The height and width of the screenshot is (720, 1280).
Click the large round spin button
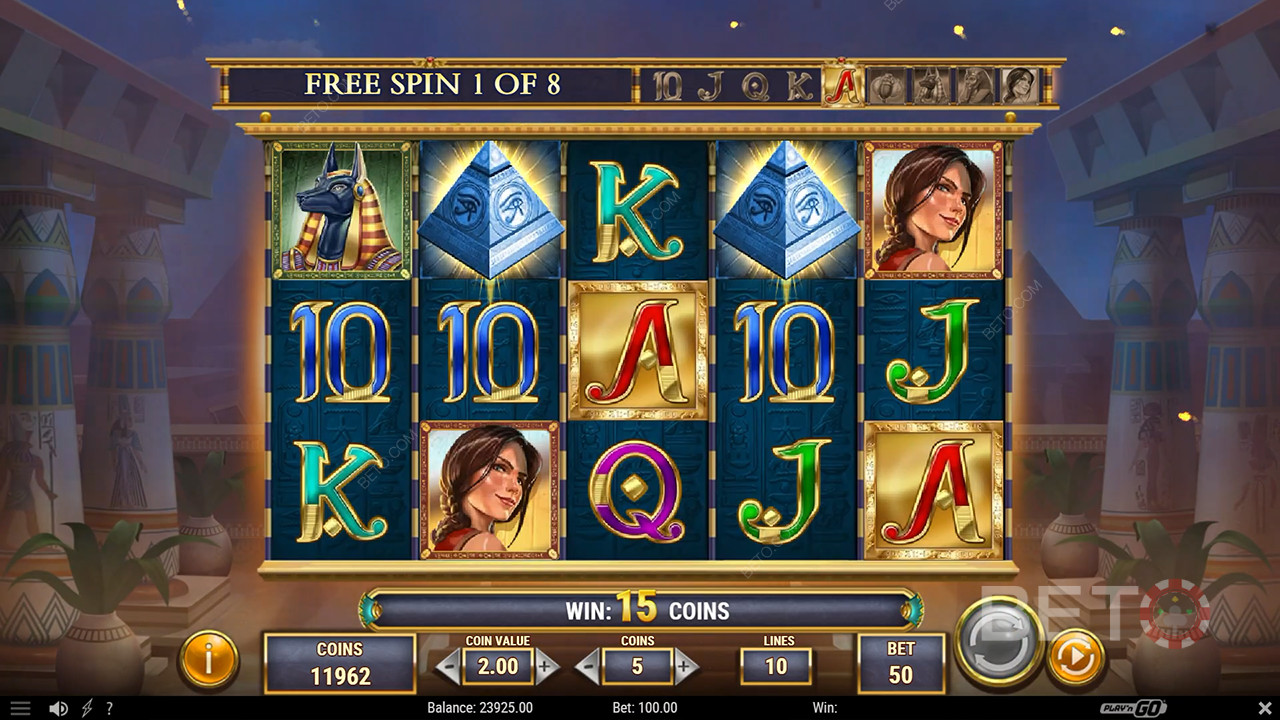[997, 641]
